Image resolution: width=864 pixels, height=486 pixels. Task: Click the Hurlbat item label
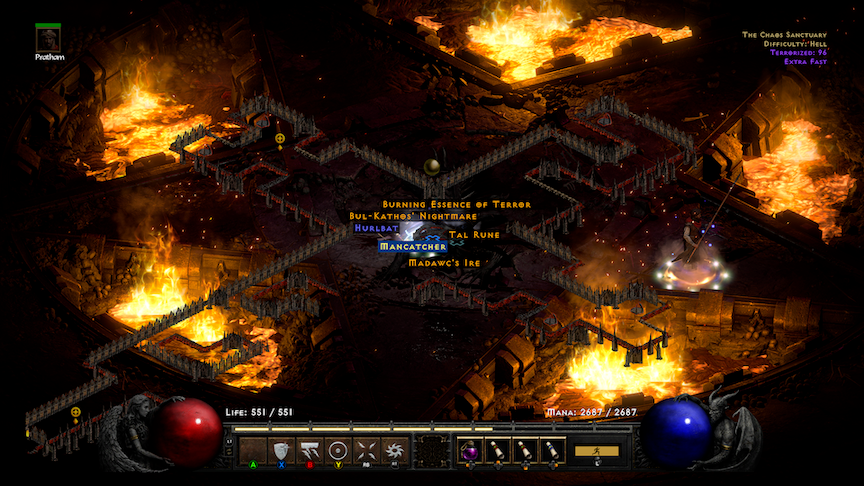[376, 228]
